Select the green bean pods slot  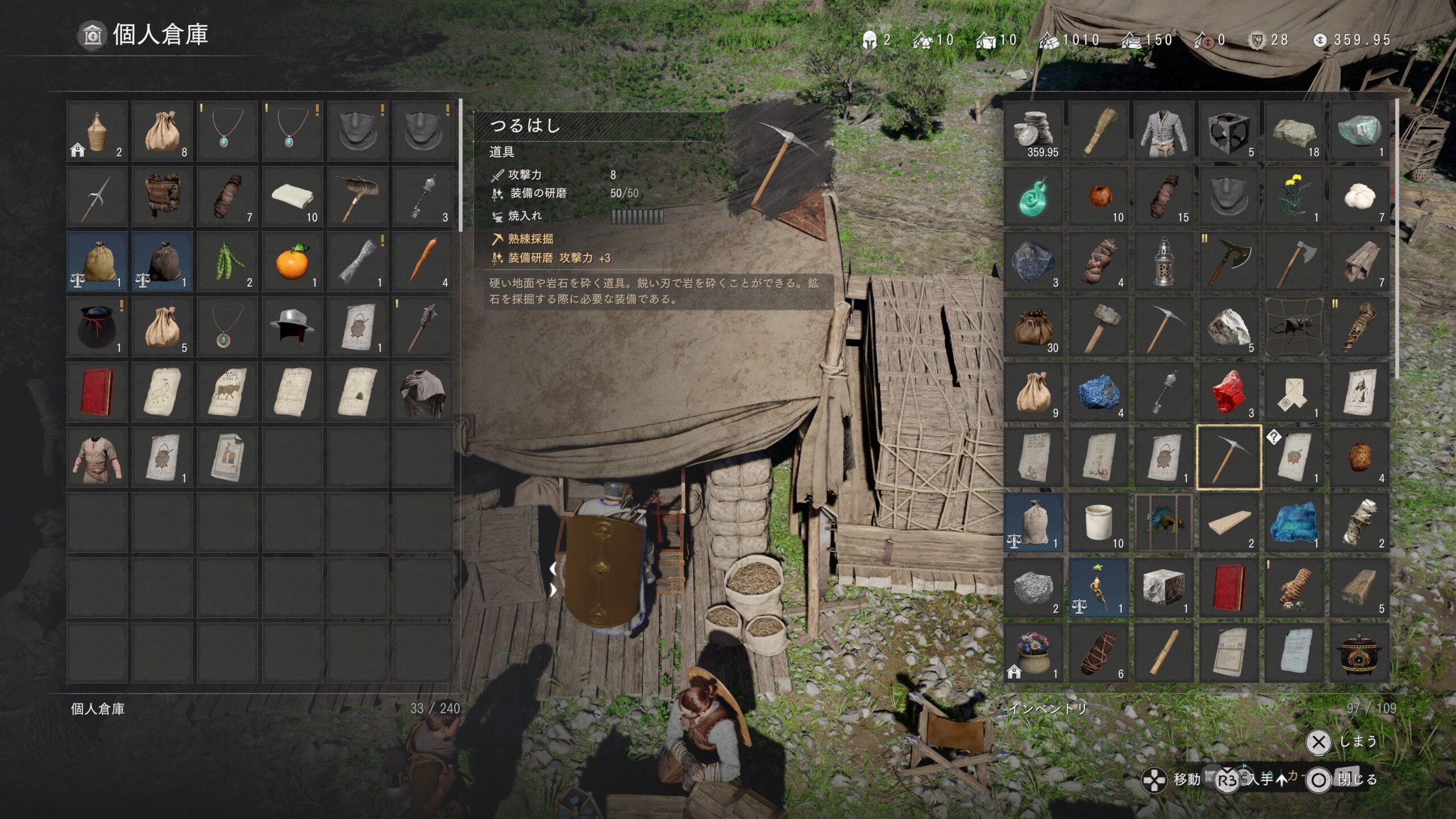(x=227, y=262)
